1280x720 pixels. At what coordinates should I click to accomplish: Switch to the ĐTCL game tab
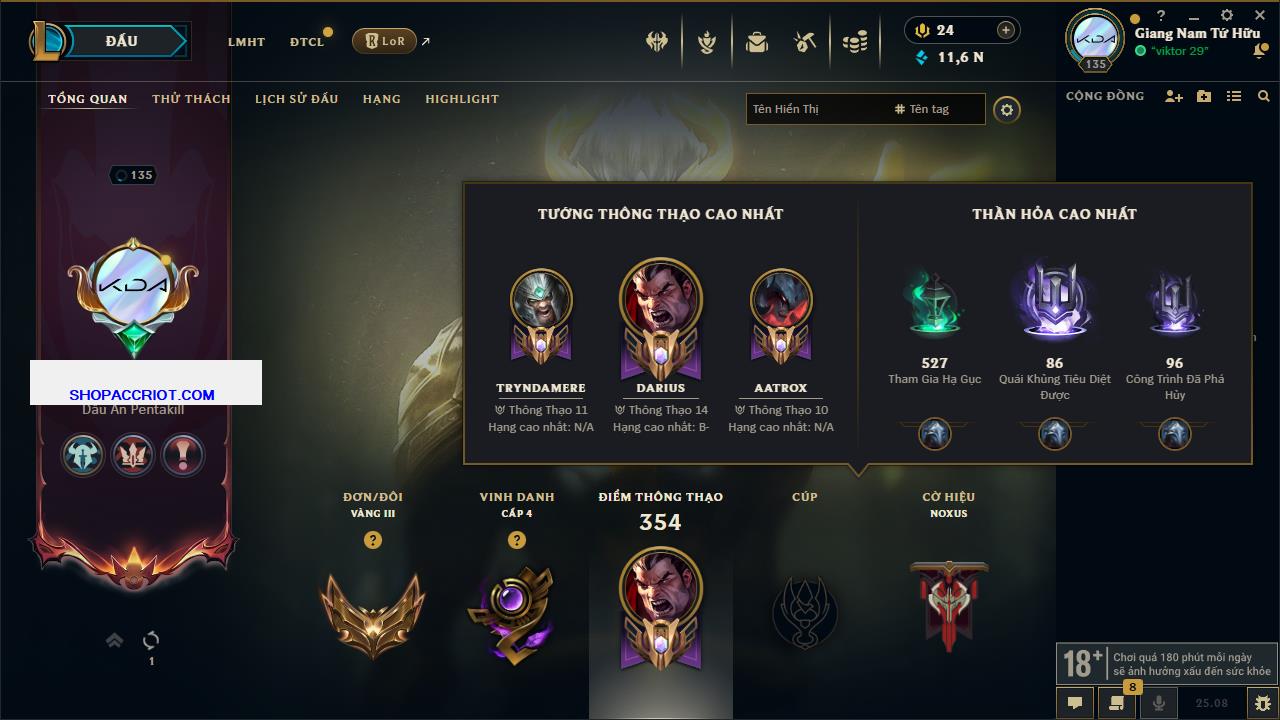[307, 42]
